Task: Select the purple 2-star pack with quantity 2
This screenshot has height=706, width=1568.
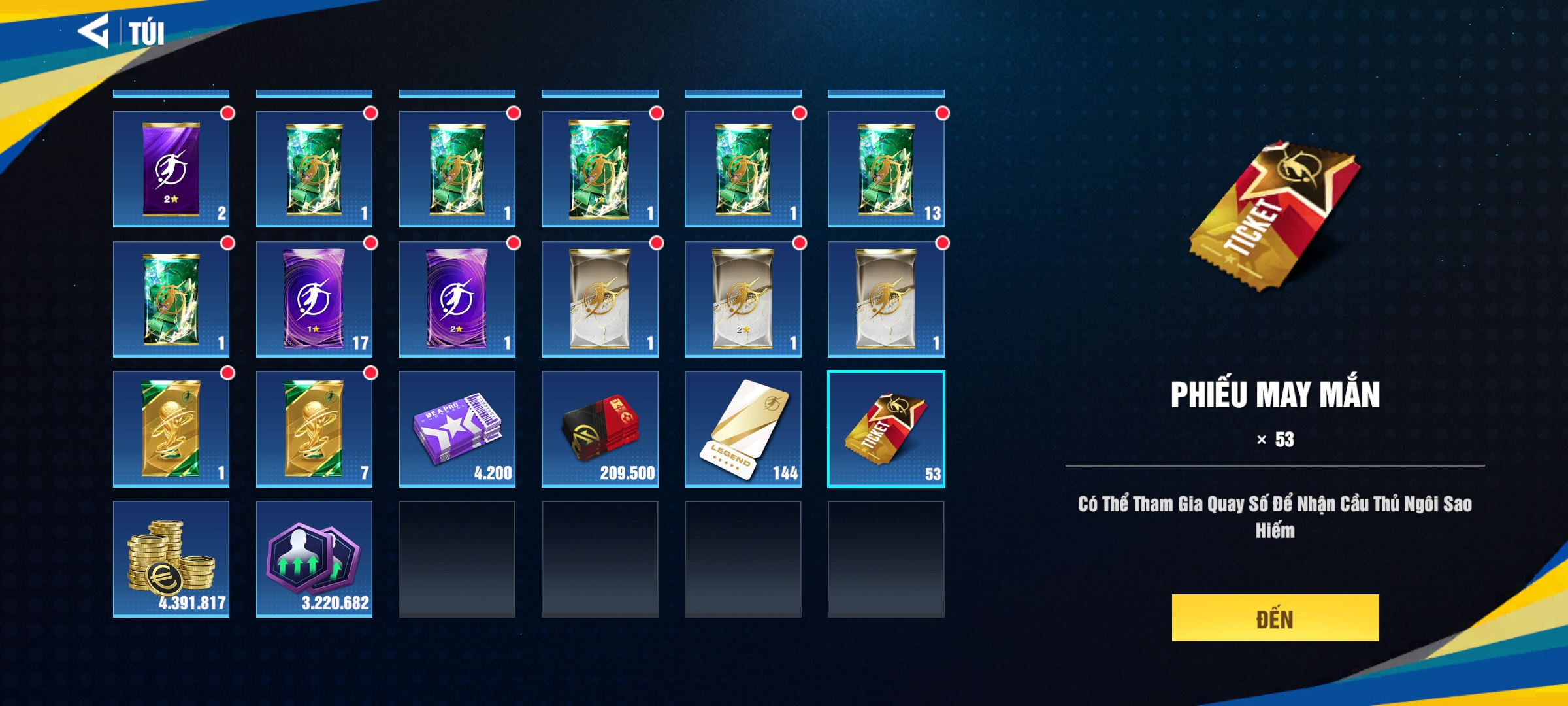Action: pos(171,169)
